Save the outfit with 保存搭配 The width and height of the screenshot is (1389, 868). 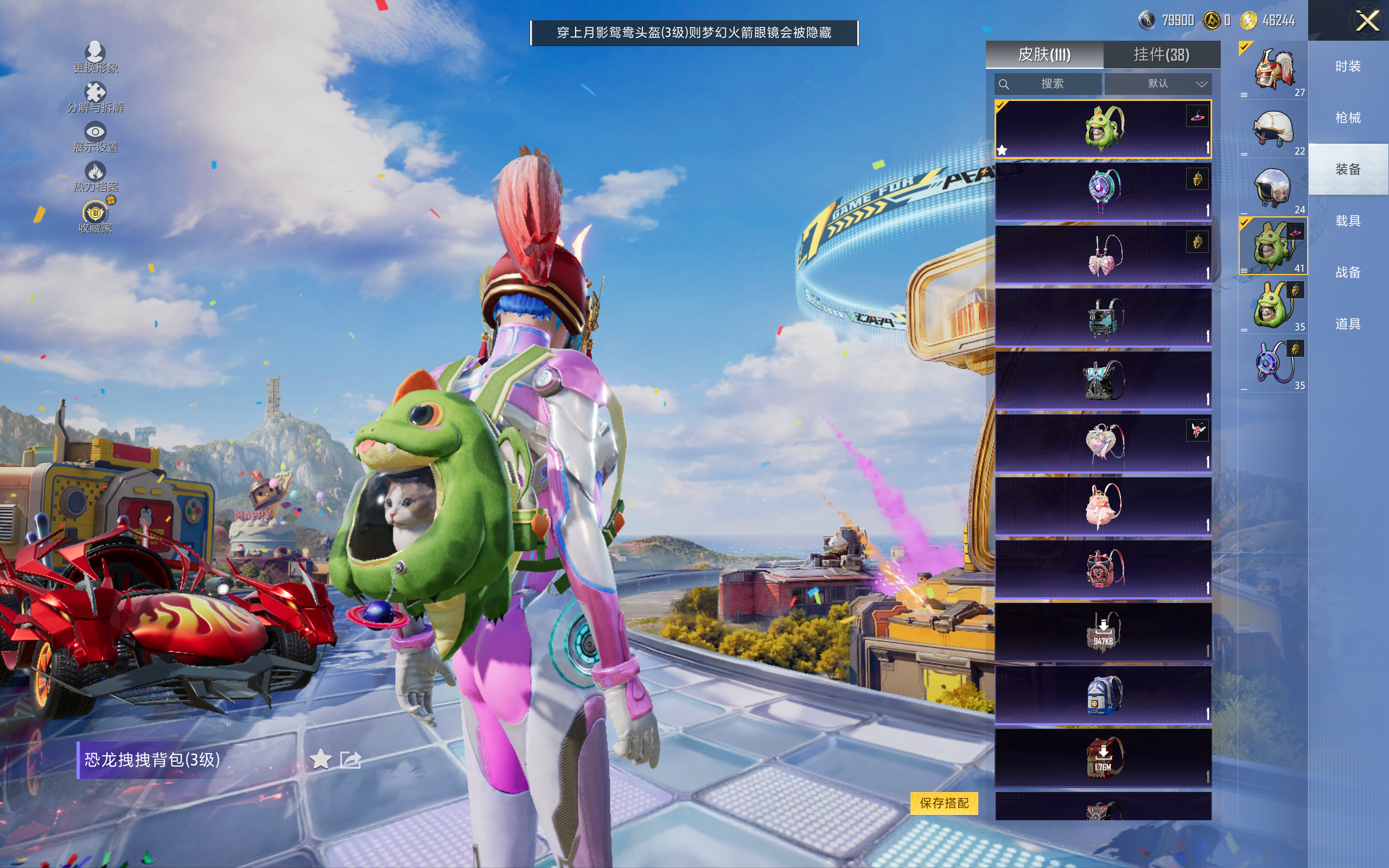click(944, 802)
